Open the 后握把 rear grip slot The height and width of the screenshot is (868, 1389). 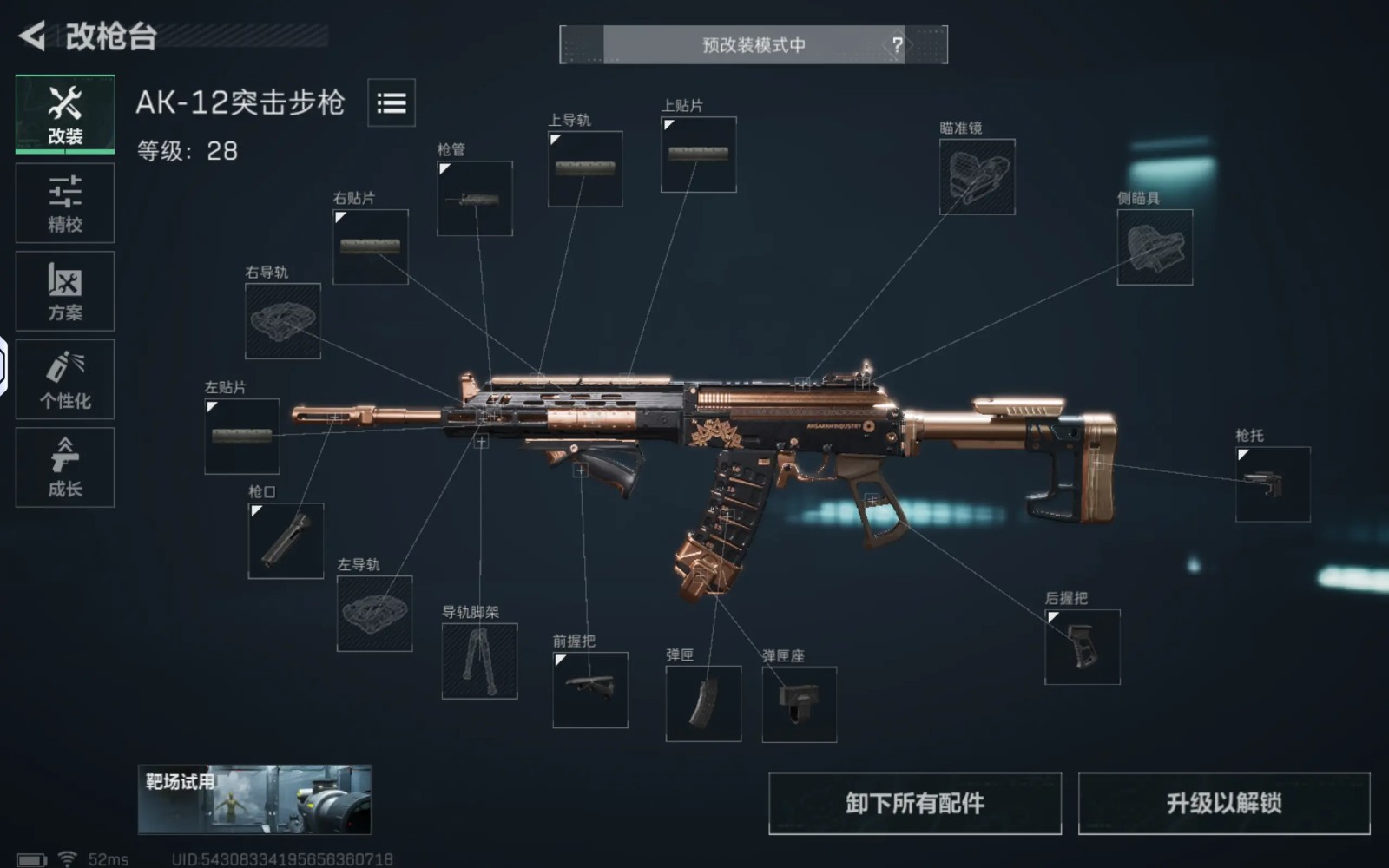[1083, 647]
